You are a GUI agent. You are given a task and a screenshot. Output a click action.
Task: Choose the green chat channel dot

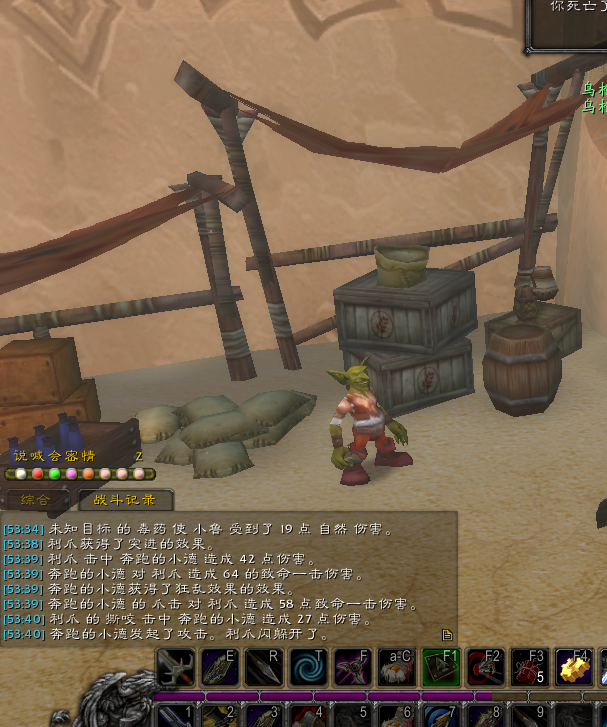coord(54,474)
